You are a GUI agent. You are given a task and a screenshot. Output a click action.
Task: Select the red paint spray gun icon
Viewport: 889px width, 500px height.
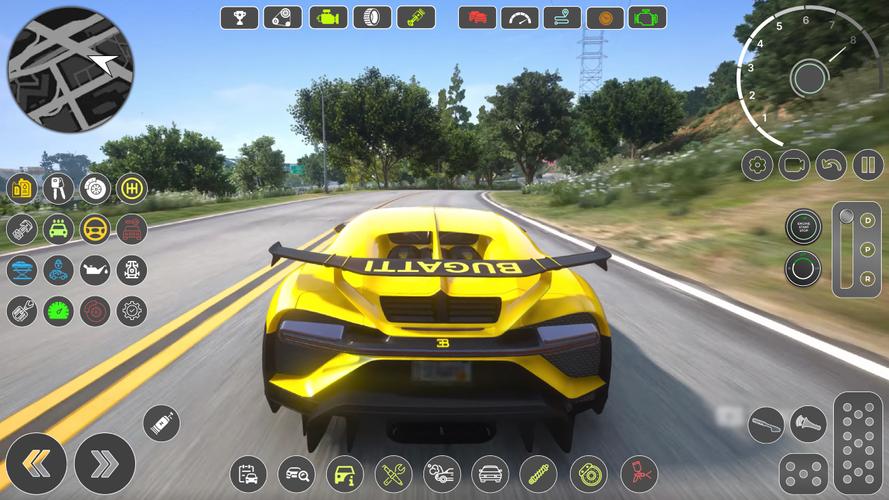[x=638, y=473]
